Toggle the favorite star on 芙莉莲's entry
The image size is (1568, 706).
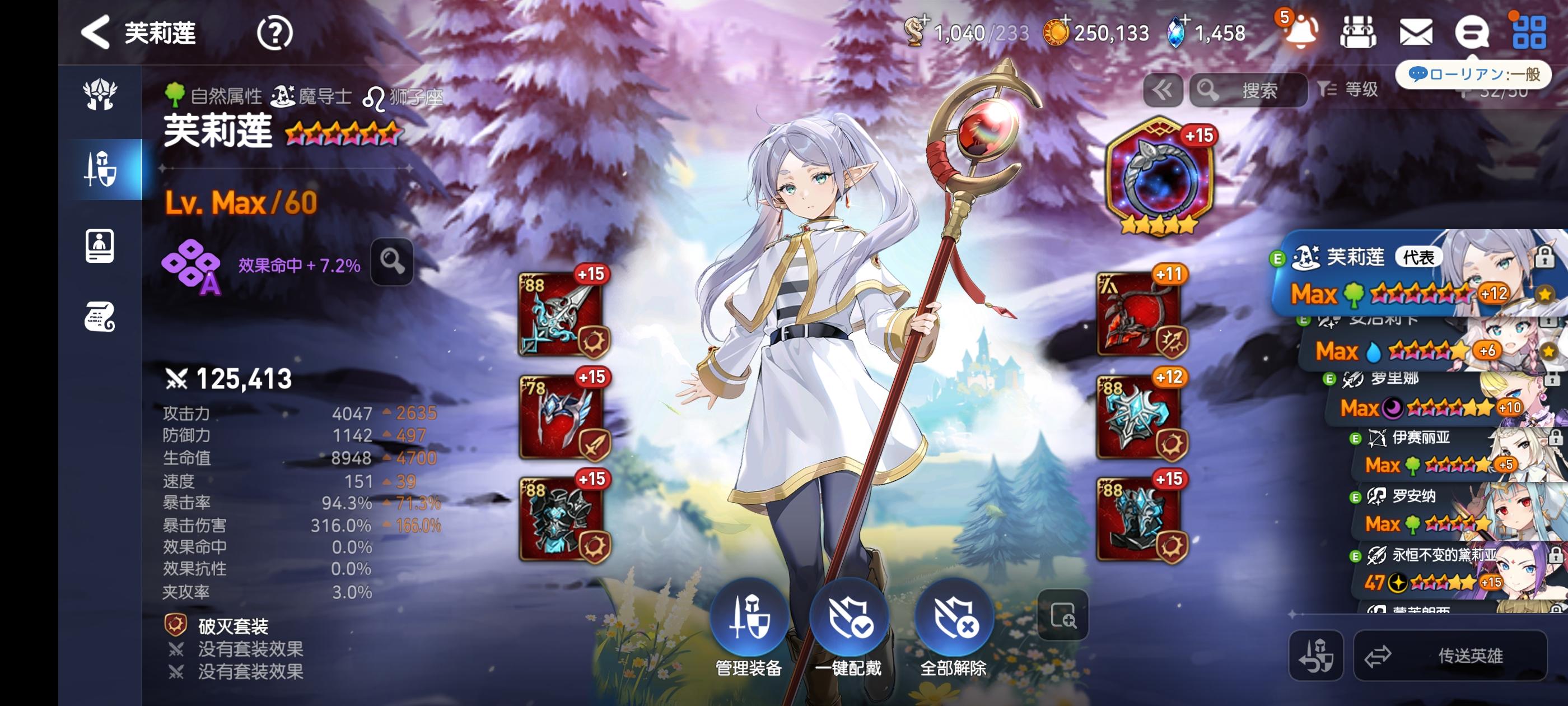[1544, 295]
